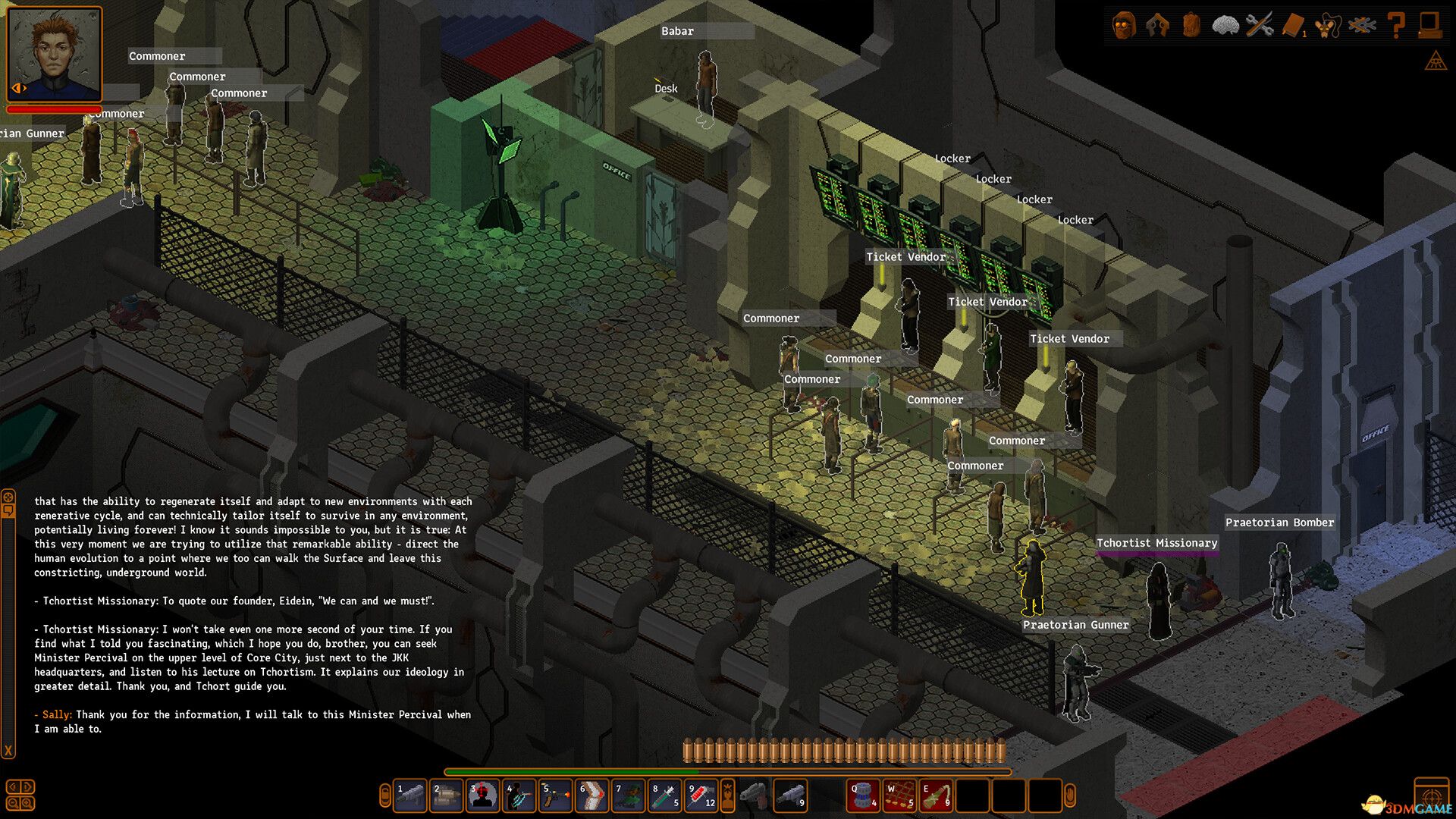Open the help question mark icon
Image resolution: width=1456 pixels, height=819 pixels.
click(1396, 25)
